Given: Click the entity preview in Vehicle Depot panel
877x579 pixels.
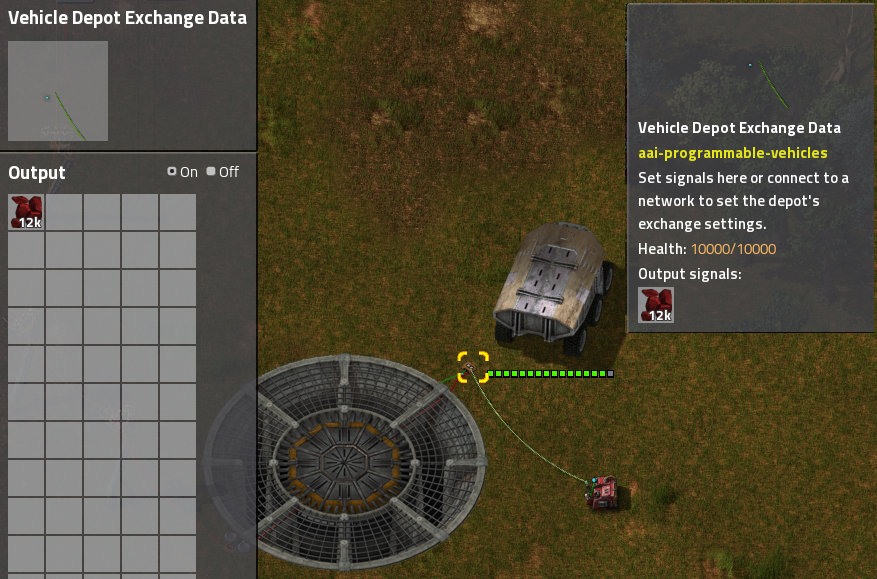Looking at the screenshot, I should point(58,91).
